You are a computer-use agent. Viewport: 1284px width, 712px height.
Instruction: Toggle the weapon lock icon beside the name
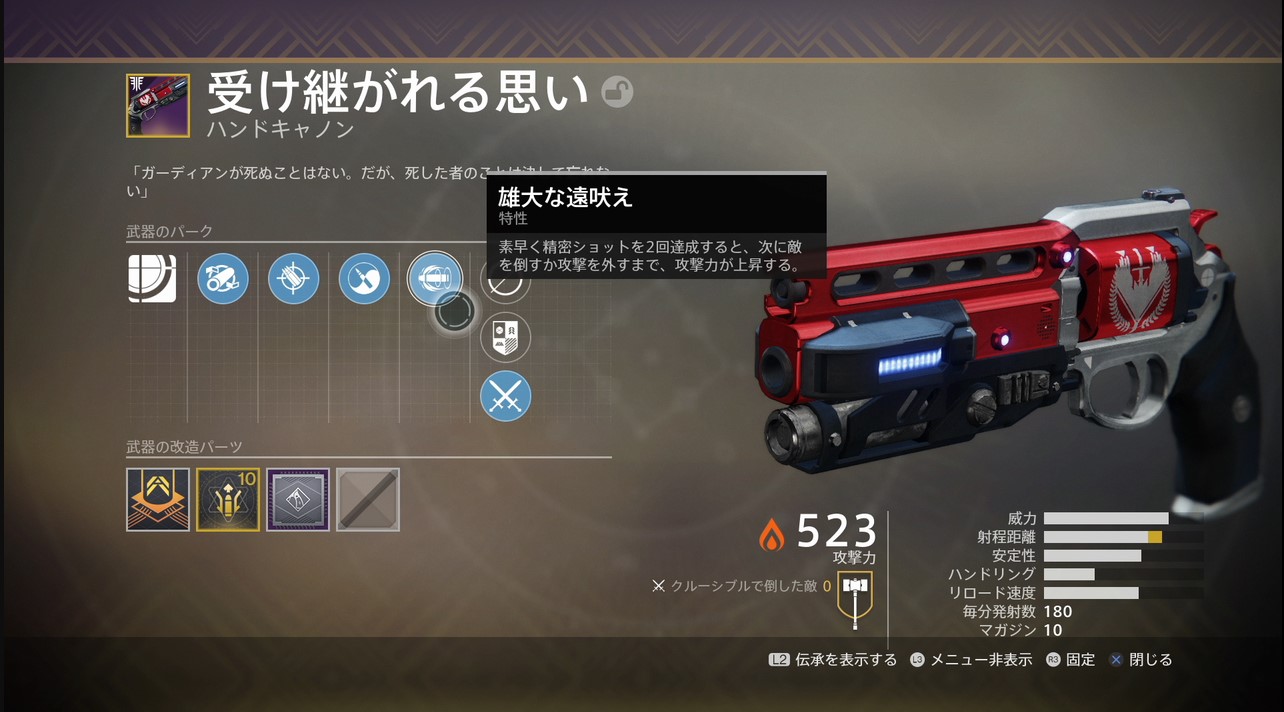tap(617, 93)
